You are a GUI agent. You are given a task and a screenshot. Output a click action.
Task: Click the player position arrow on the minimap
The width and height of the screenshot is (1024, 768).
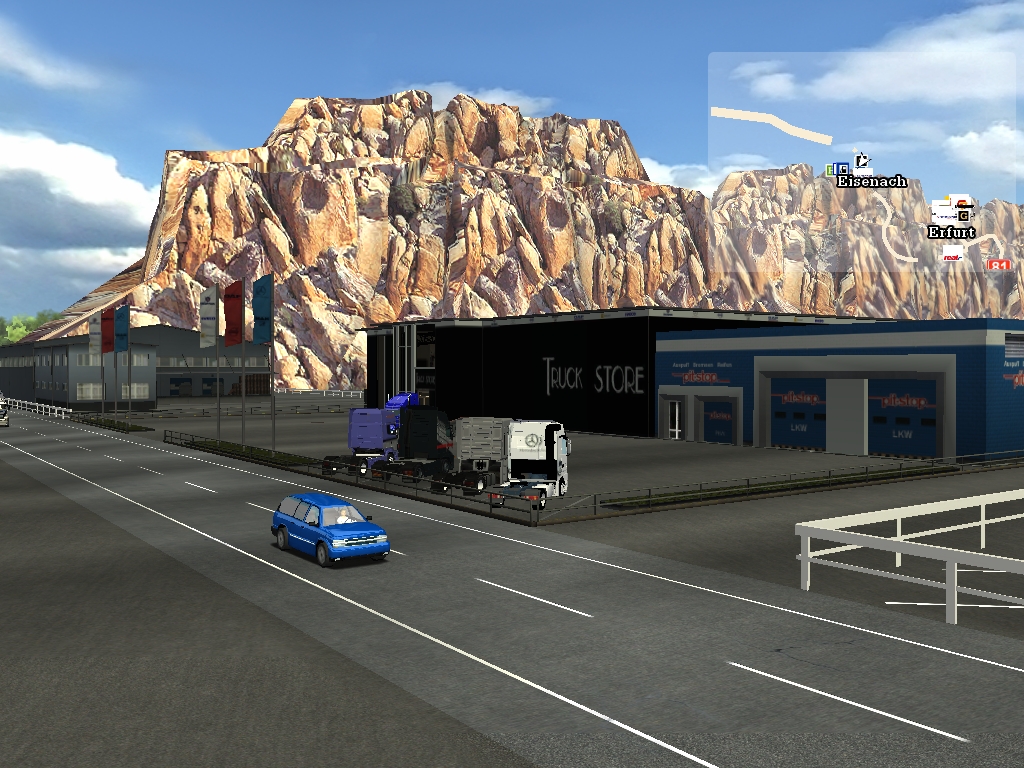[x=863, y=159]
